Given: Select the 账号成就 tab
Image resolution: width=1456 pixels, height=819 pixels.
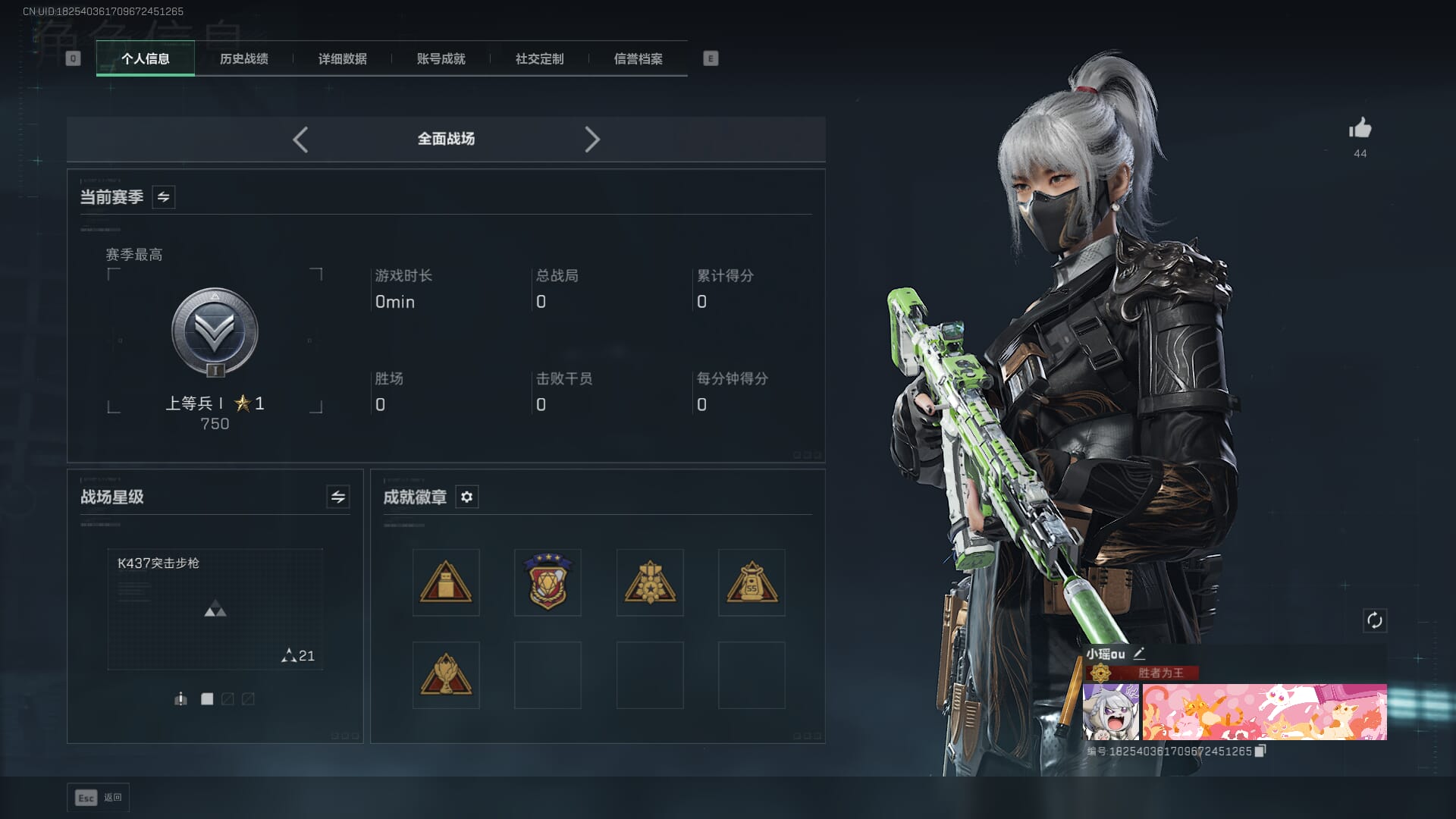Looking at the screenshot, I should point(441,58).
